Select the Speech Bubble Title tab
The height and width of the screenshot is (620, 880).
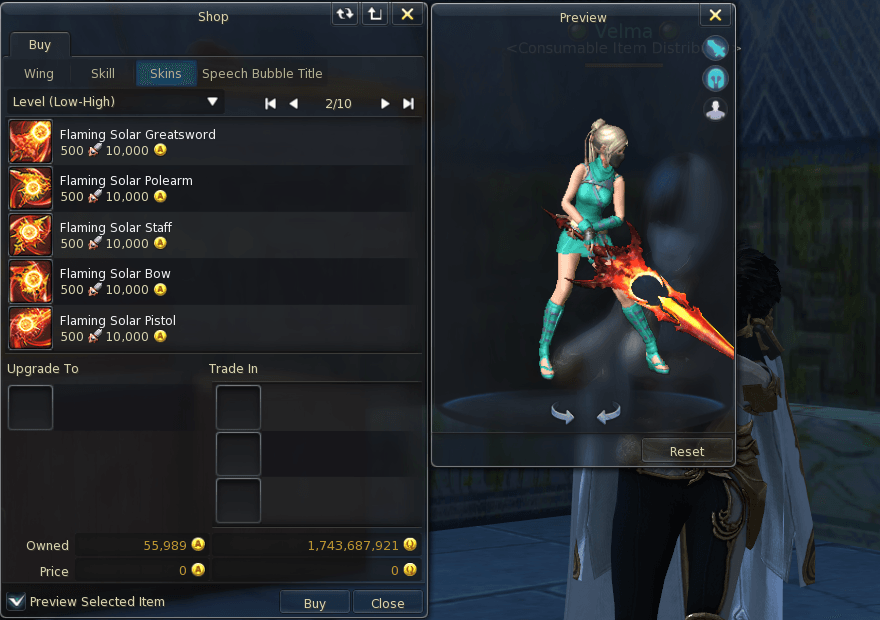click(x=262, y=73)
